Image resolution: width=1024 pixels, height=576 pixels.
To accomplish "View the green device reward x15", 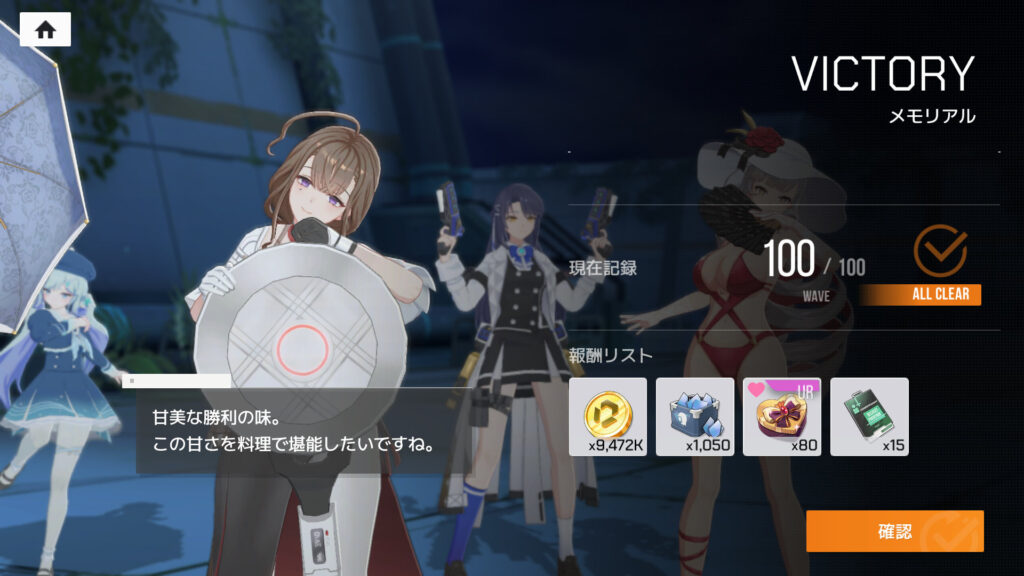I will pyautogui.click(x=869, y=416).
